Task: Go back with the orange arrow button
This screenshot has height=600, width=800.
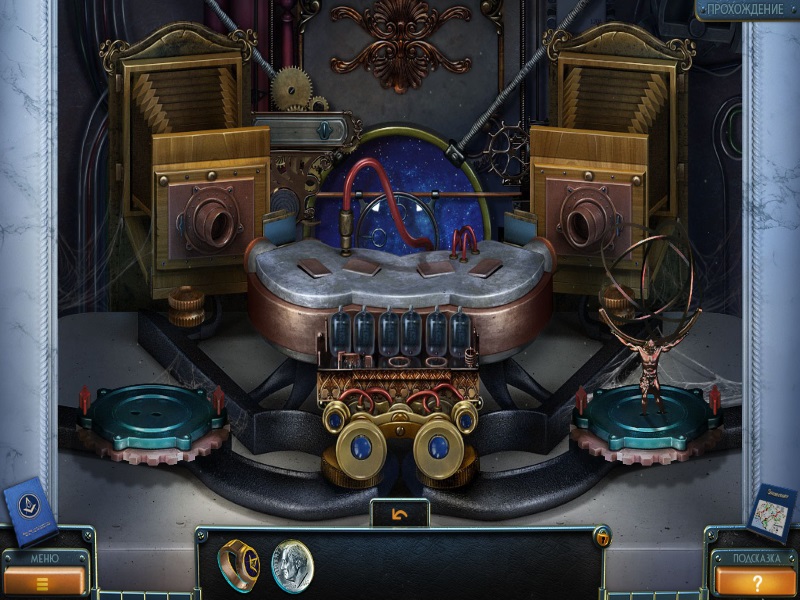Action: click(400, 514)
